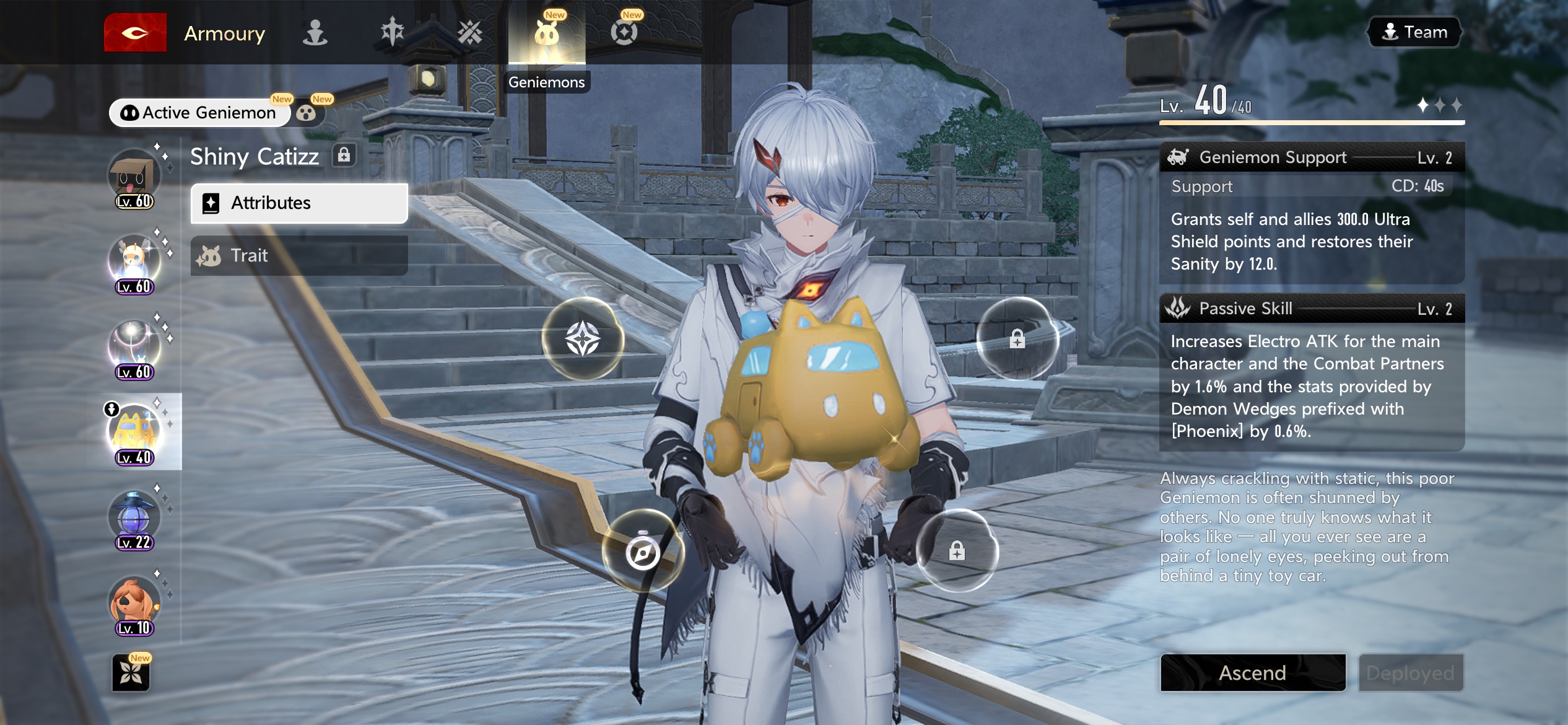
Task: Click the Ascend button
Action: 1253,673
